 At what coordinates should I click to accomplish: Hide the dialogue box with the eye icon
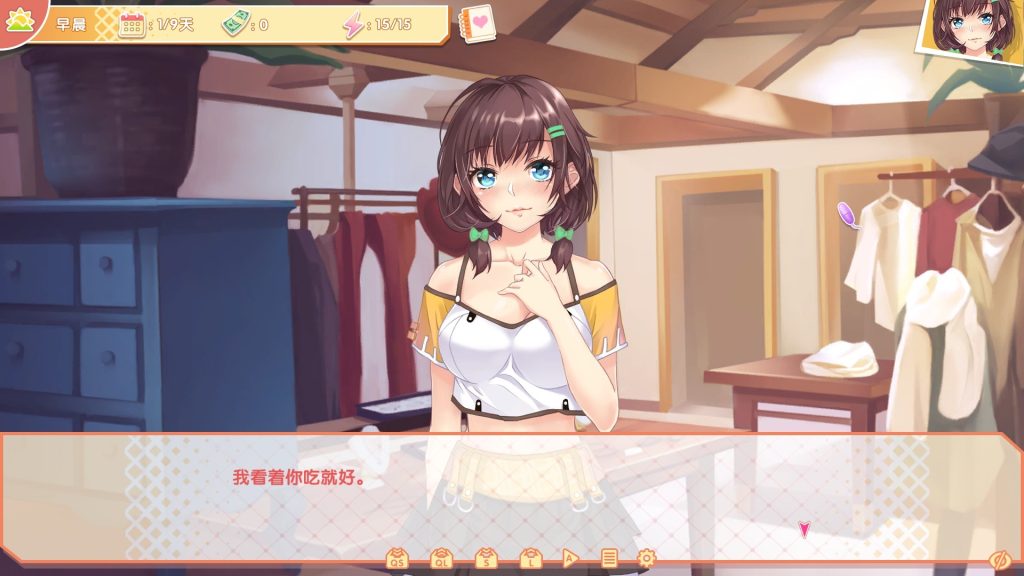(x=998, y=559)
